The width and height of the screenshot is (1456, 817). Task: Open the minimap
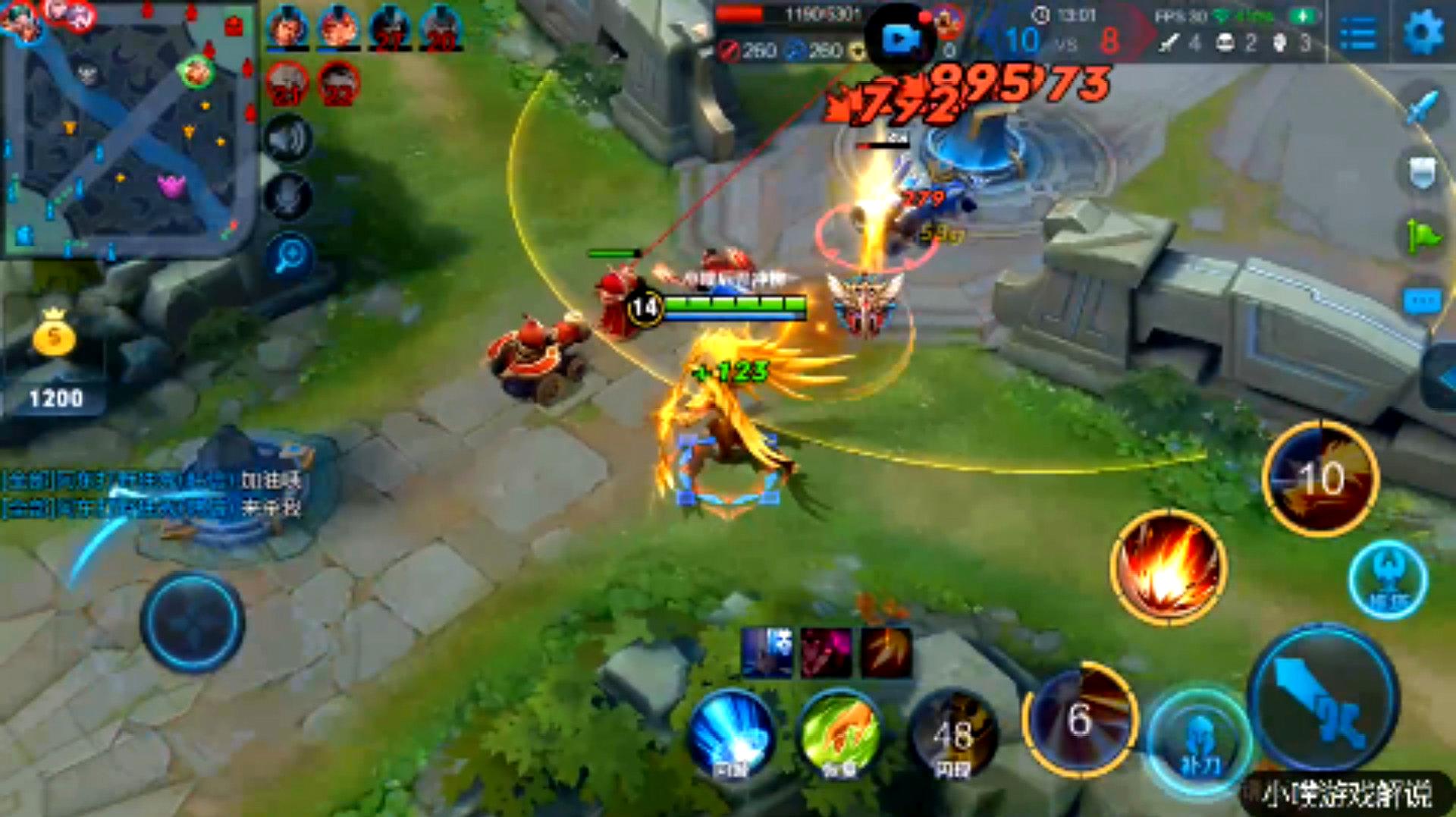pos(129,129)
